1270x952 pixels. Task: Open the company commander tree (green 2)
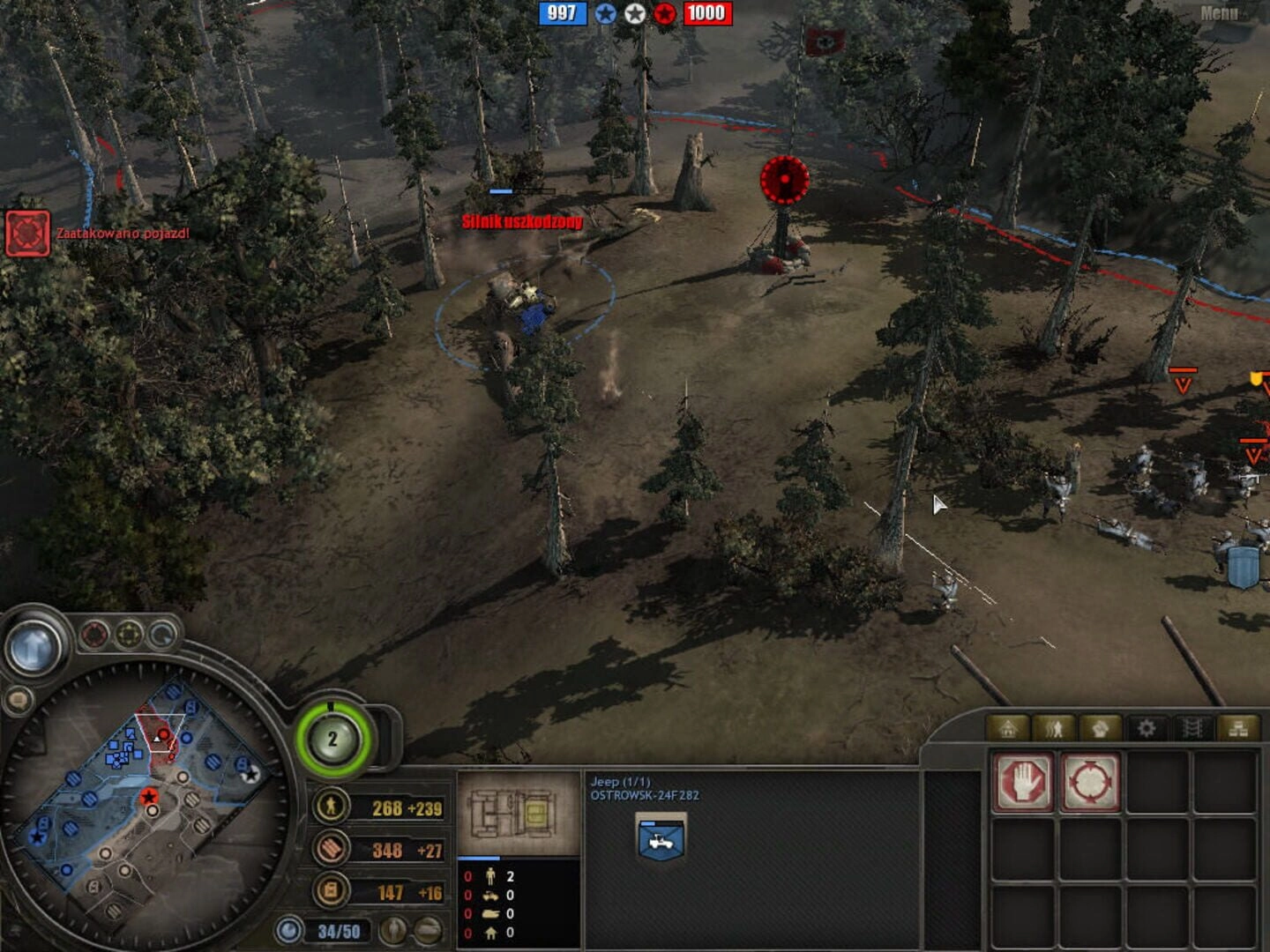[x=332, y=739]
